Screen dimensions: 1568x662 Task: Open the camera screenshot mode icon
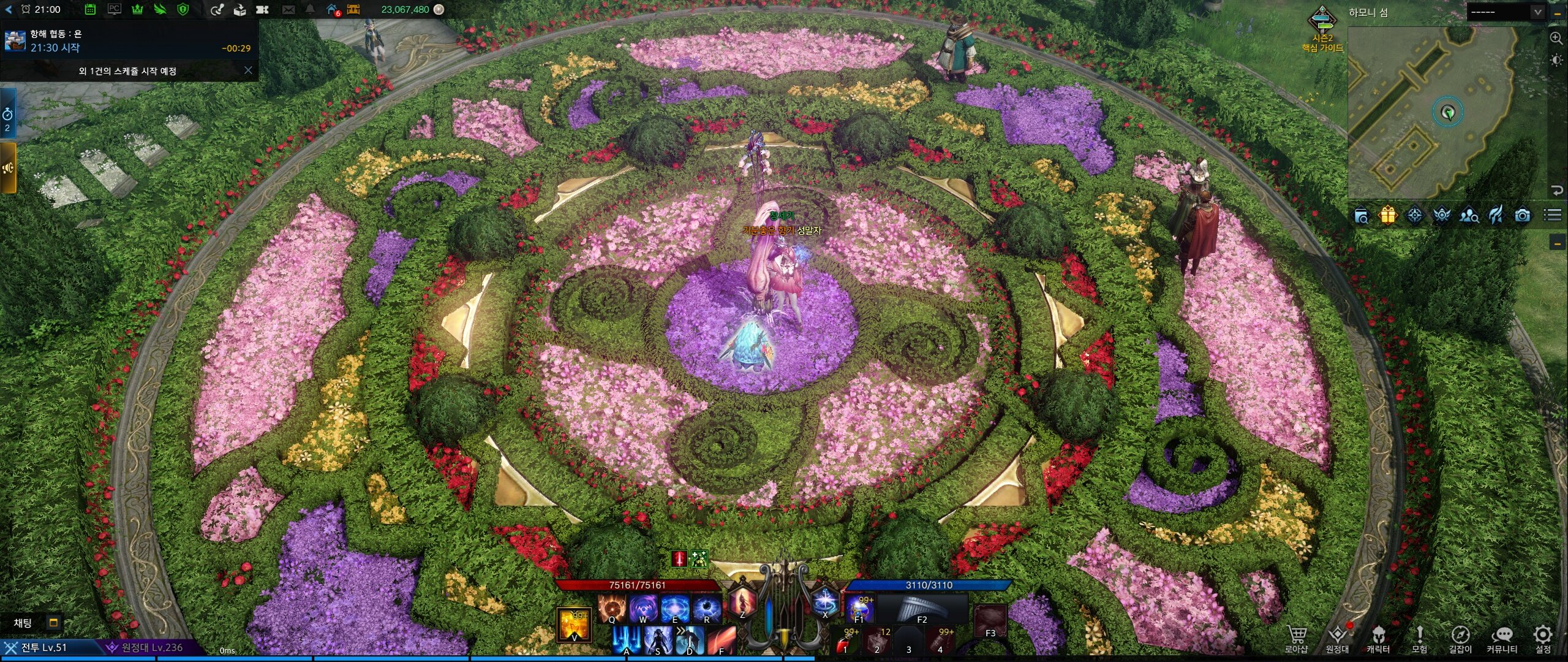(1523, 215)
